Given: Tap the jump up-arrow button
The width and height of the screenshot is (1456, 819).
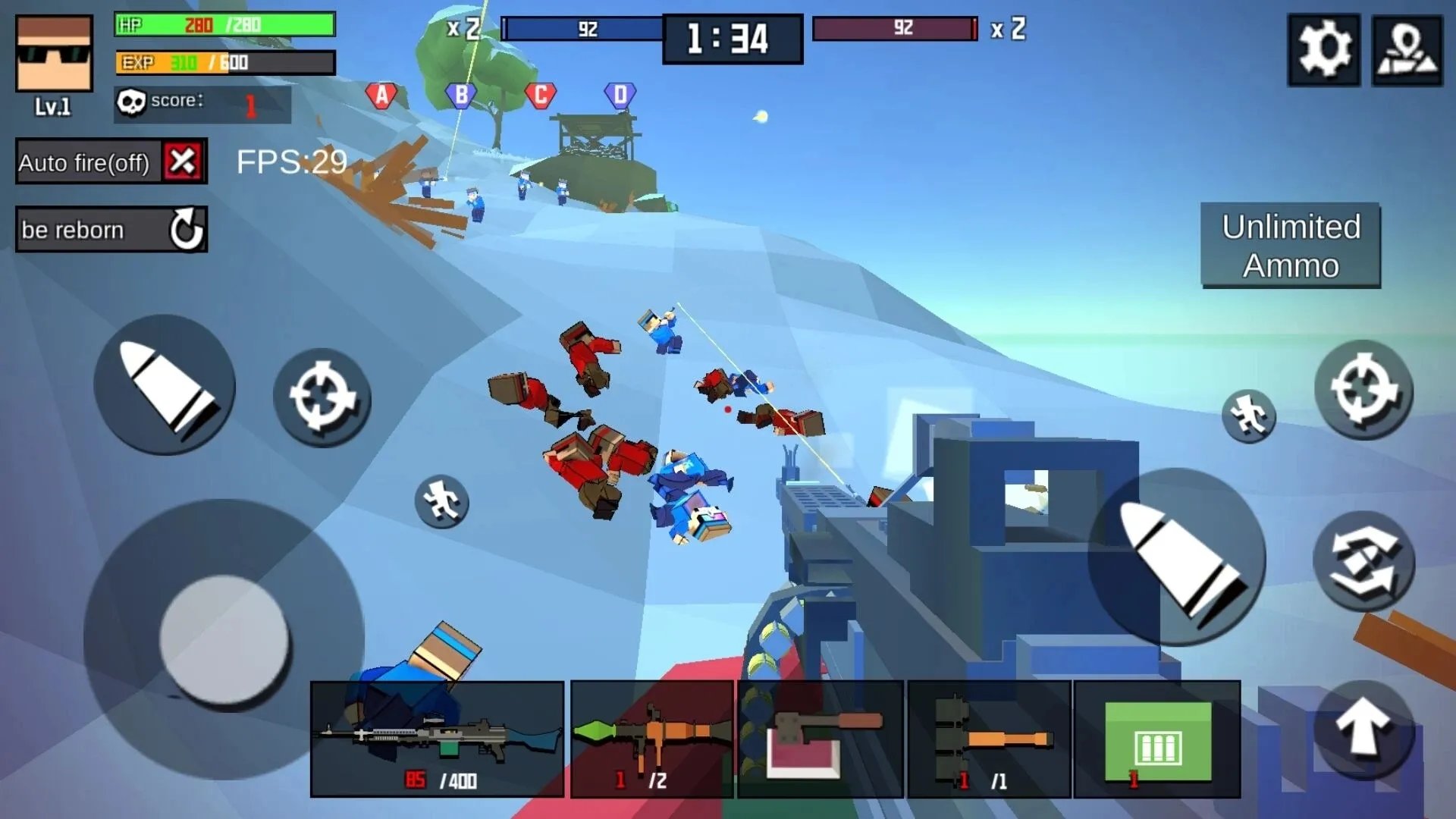Looking at the screenshot, I should click(x=1363, y=729).
